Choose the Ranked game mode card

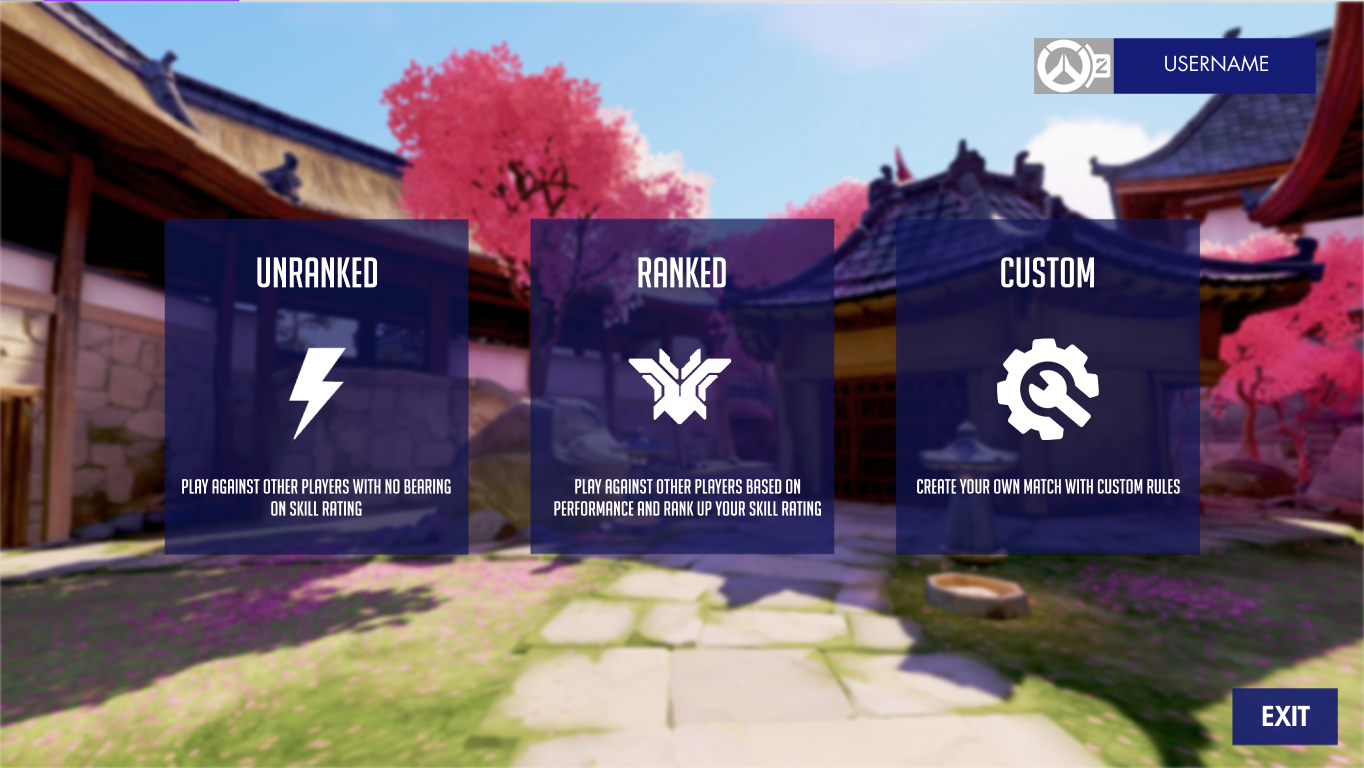[x=681, y=386]
